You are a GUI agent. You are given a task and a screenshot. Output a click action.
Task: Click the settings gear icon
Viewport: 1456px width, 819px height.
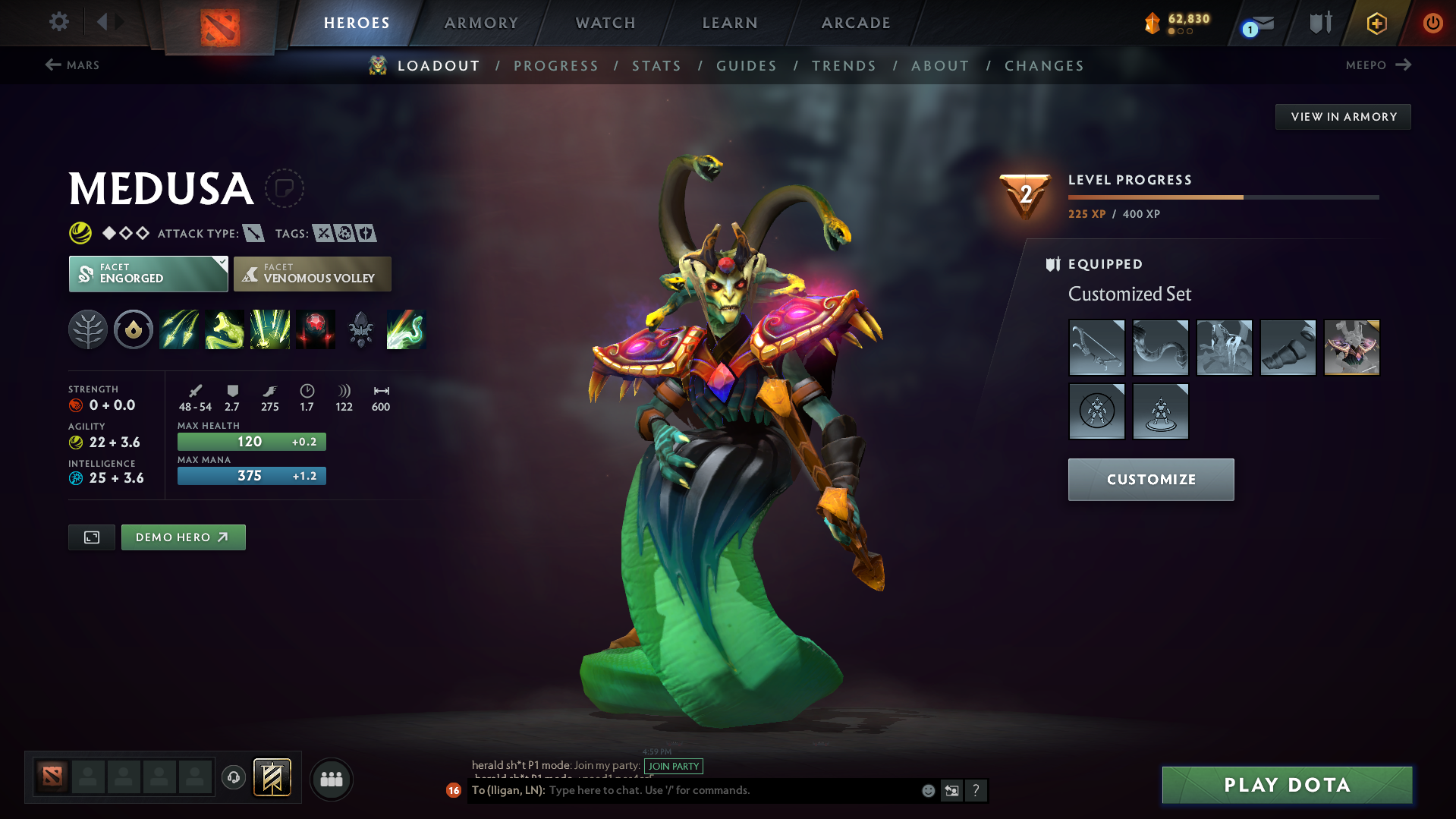click(x=58, y=22)
